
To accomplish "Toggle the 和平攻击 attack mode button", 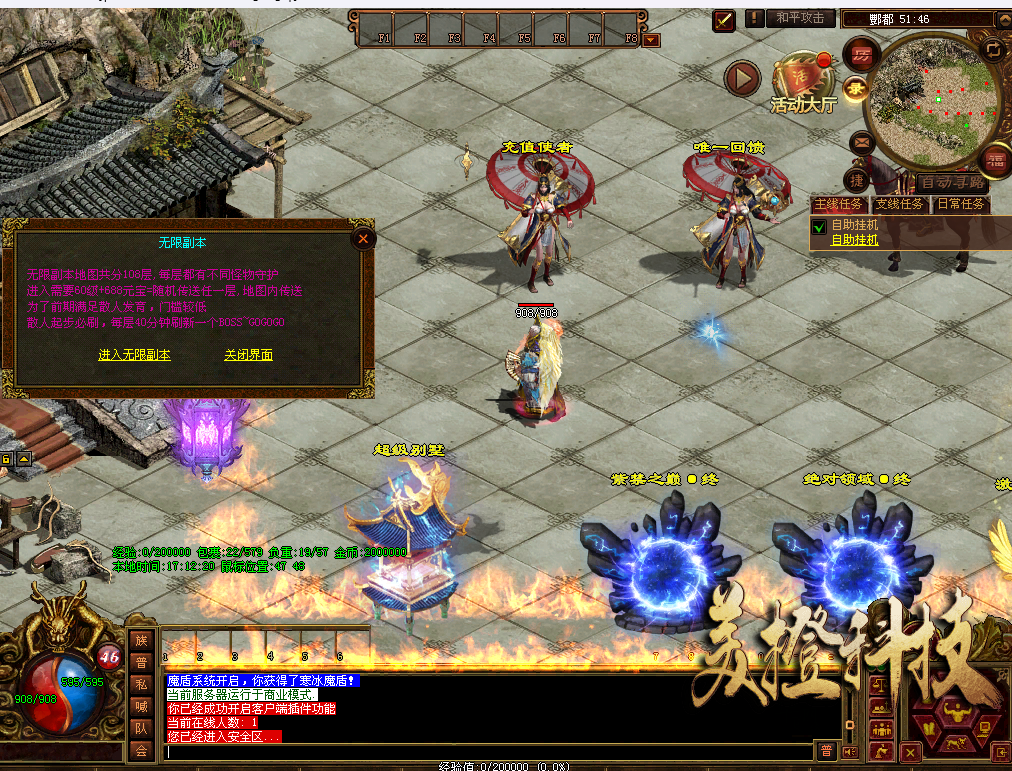I will [801, 18].
